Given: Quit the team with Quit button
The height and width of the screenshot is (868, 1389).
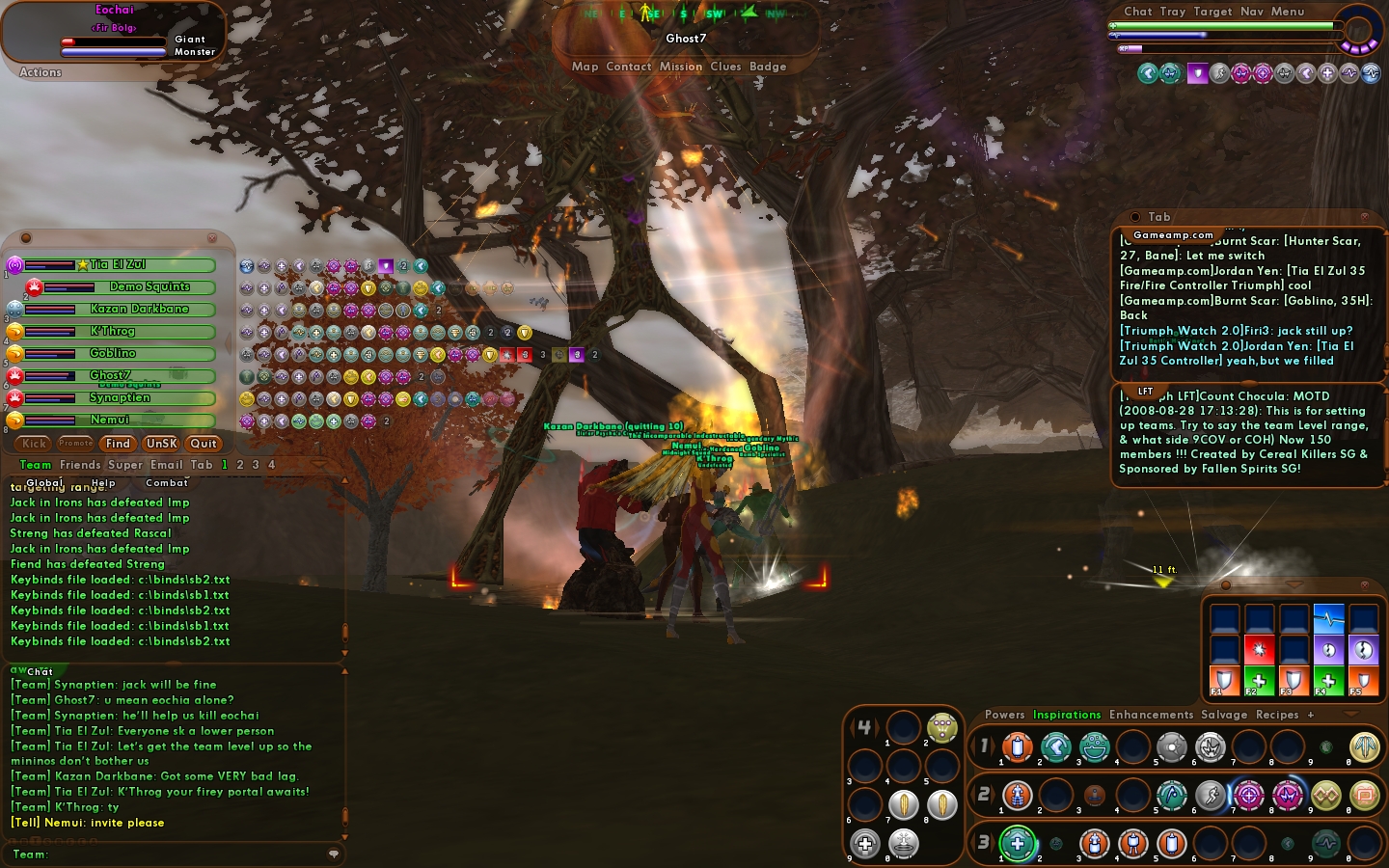Looking at the screenshot, I should 204,444.
